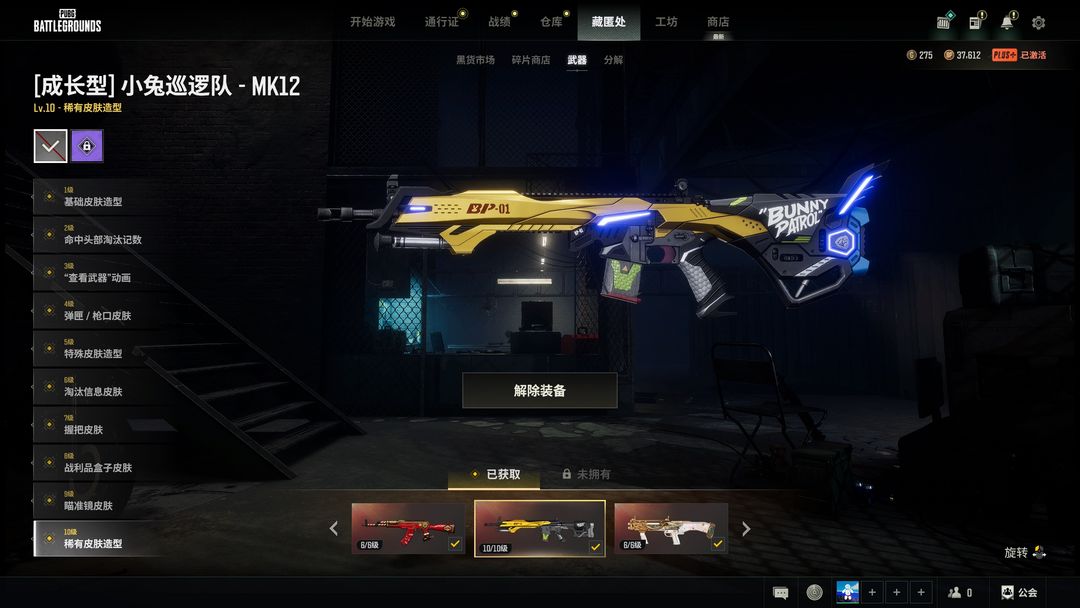This screenshot has width=1080, height=608.
Task: Select the 分解 sub-tab
Action: (613, 60)
